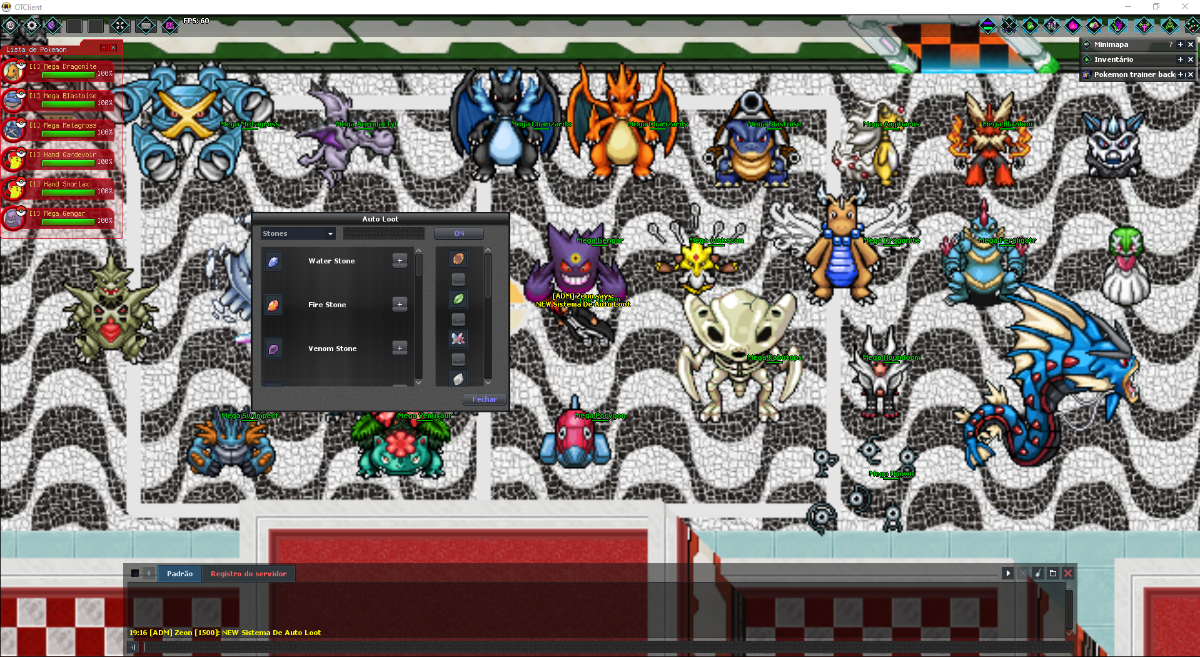The image size is (1200, 657).
Task: Close the OTClient window
Action: 1185,7
